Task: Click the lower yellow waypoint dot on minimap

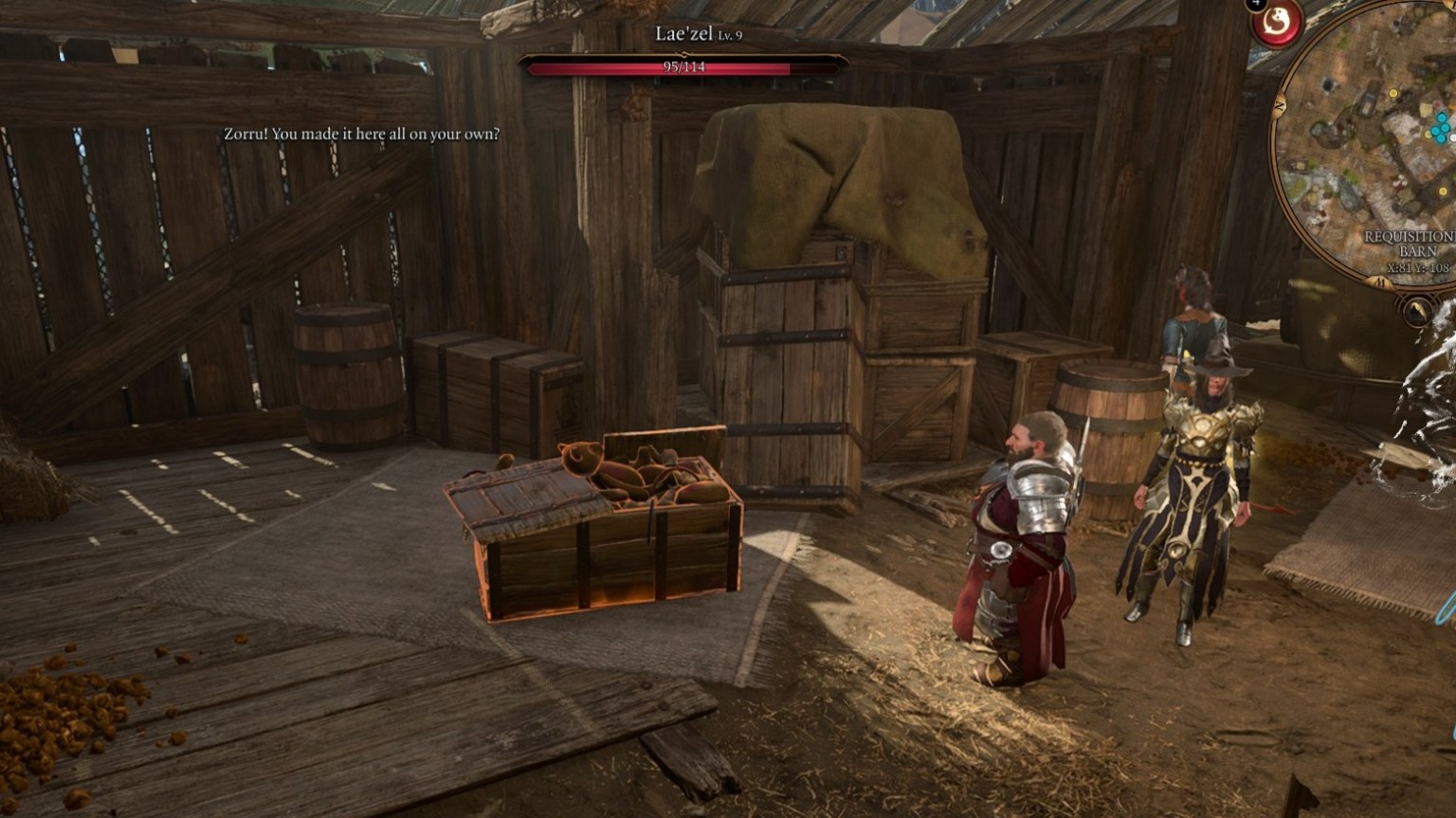Action: [1442, 190]
